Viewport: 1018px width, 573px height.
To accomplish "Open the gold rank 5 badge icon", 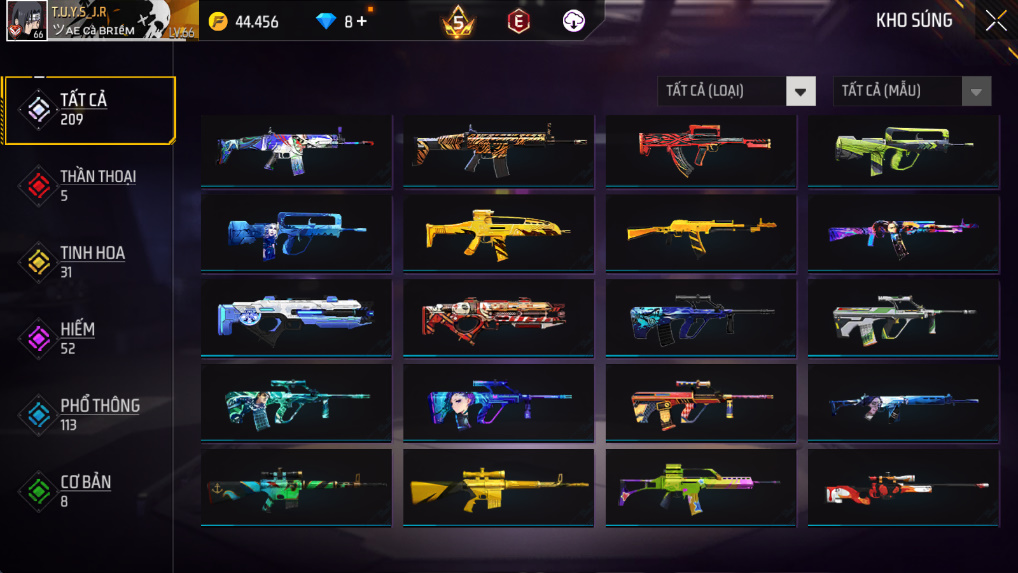I will pyautogui.click(x=458, y=21).
